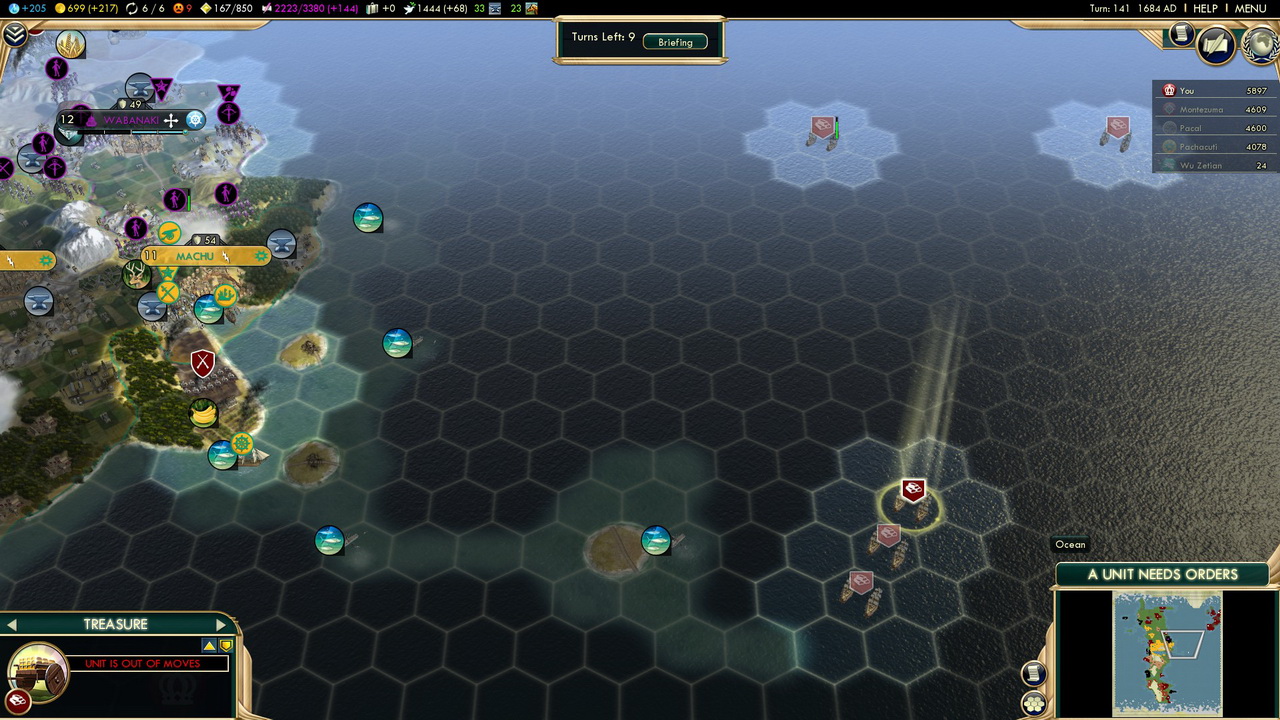Click the scroll icon beside the minimap
Viewport: 1280px width, 720px height.
click(1034, 673)
